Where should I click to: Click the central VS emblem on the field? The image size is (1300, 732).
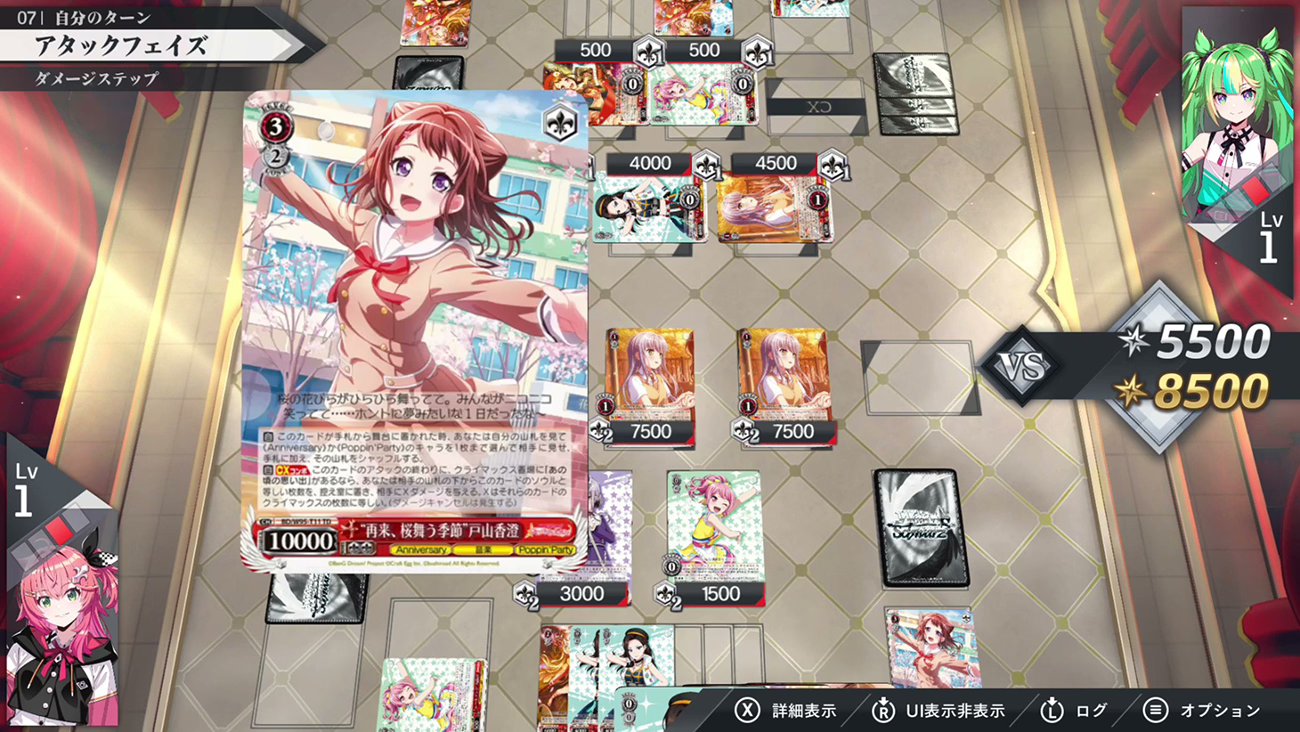tap(1022, 366)
